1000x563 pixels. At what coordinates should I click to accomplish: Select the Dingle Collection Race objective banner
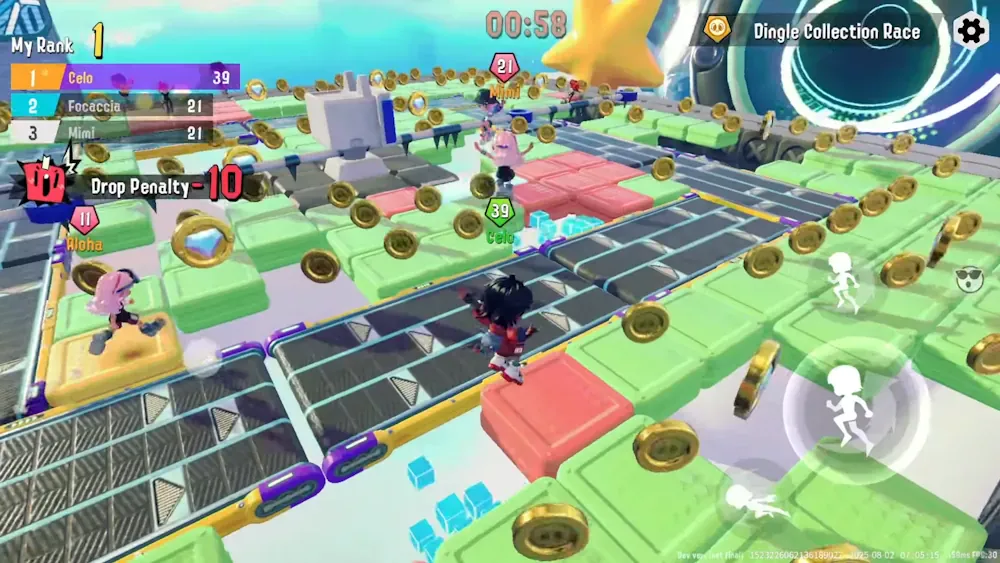820,31
